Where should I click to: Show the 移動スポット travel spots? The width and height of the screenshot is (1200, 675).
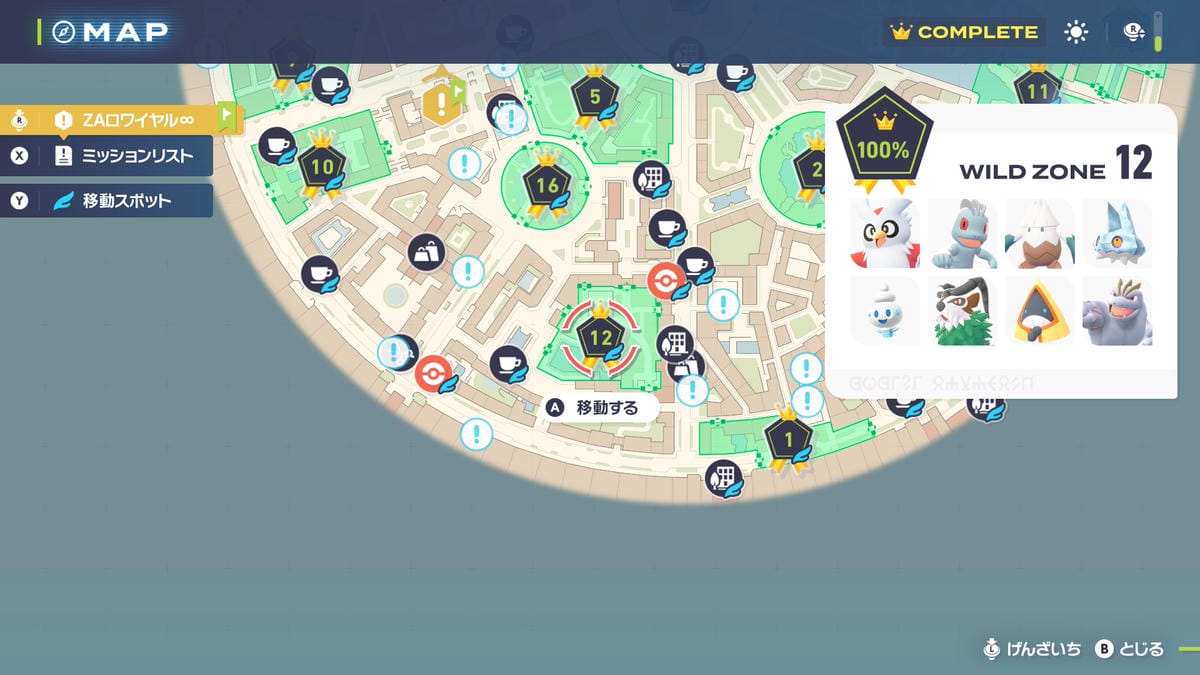click(x=120, y=200)
